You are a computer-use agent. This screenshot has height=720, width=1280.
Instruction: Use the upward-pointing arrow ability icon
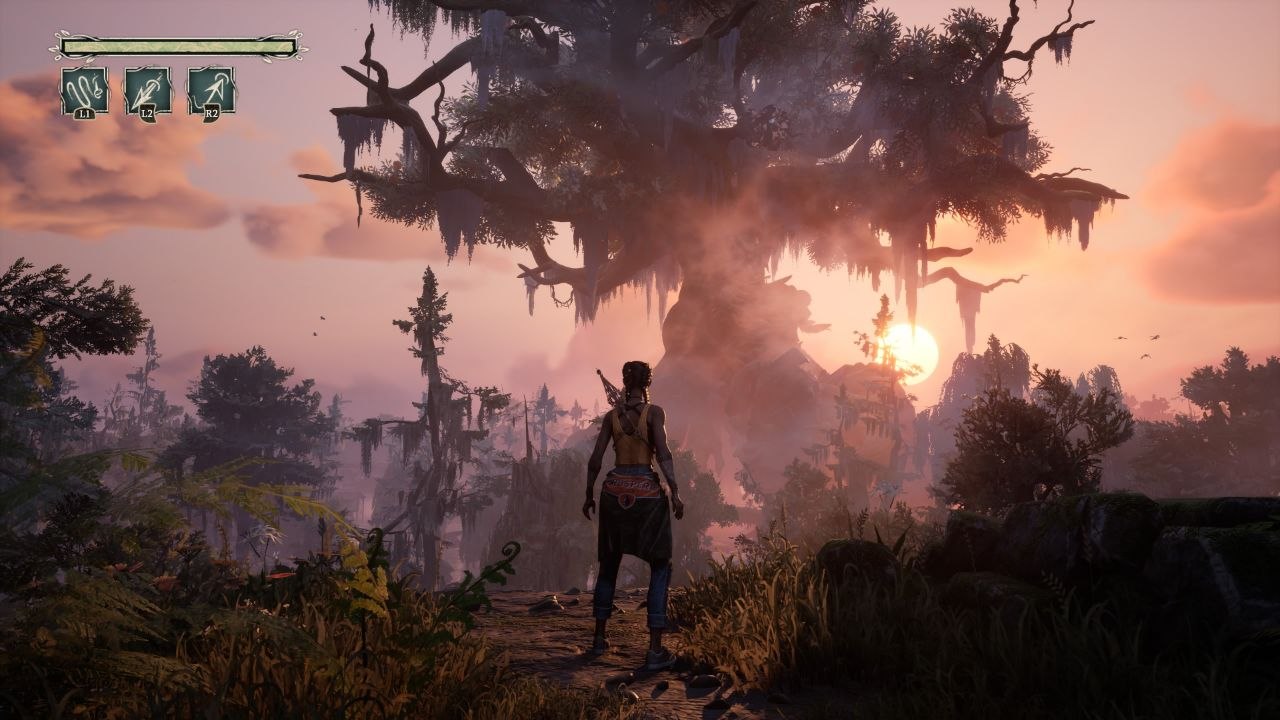click(211, 91)
